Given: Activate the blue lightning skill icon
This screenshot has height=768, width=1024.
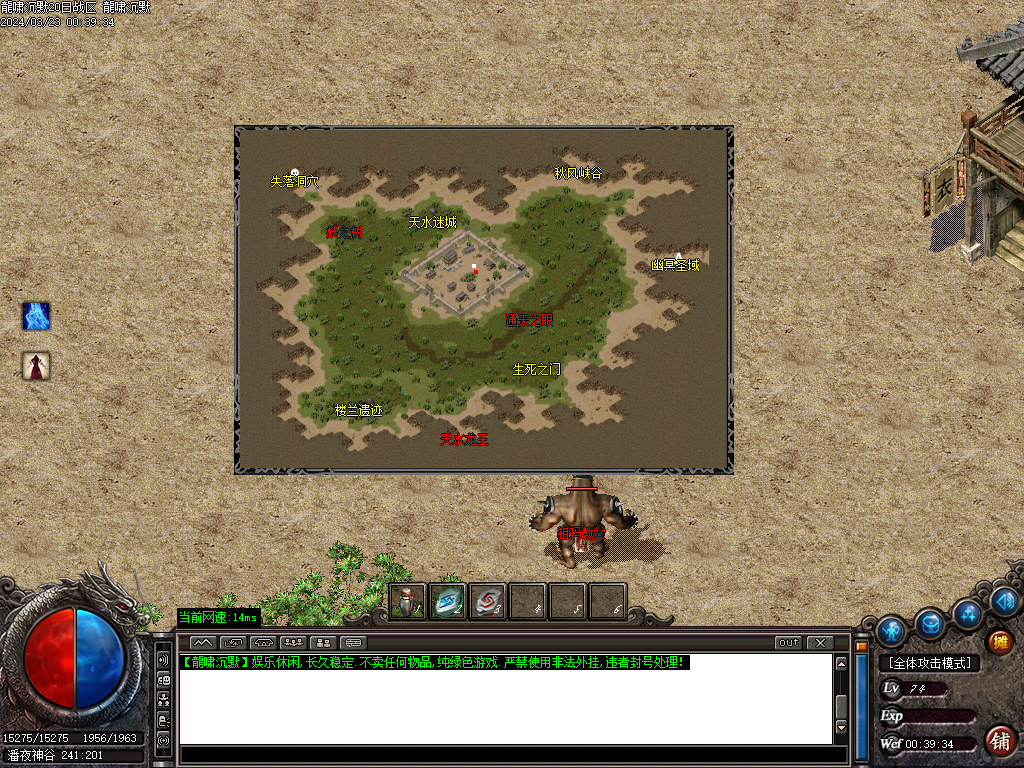Looking at the screenshot, I should [x=37, y=317].
